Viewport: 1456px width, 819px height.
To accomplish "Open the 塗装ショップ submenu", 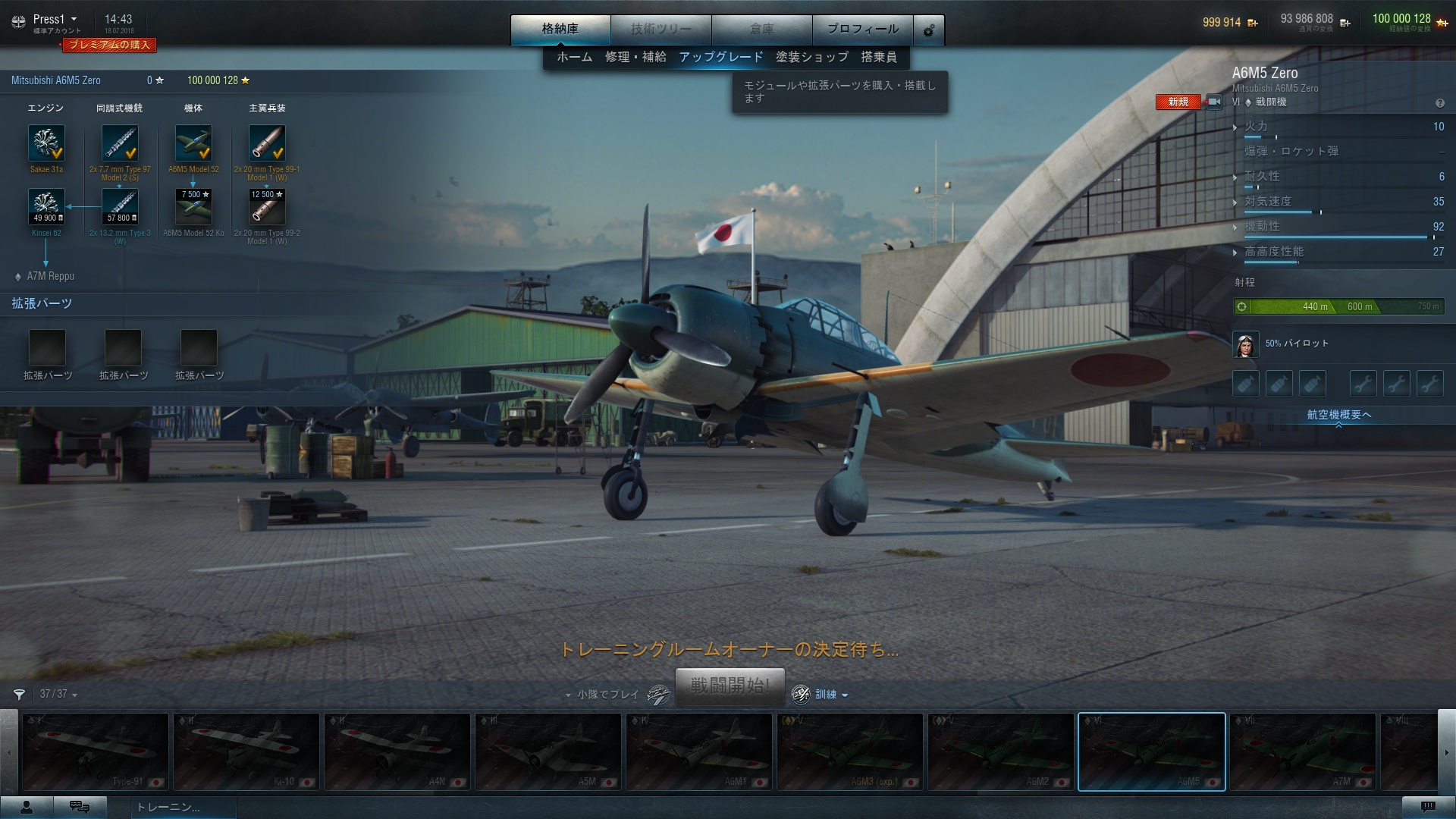I will click(811, 57).
